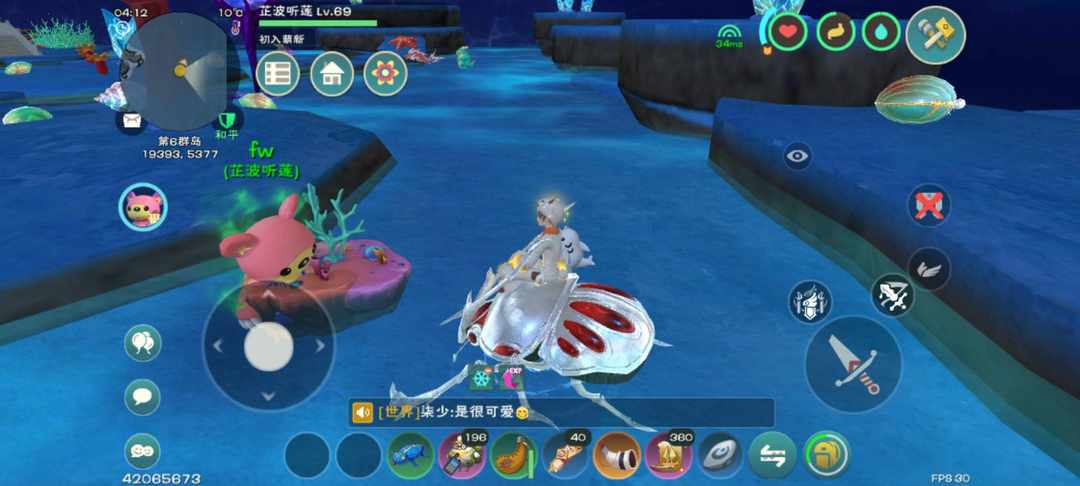Select the golden ship item with 360
1080x486 pixels.
click(668, 456)
